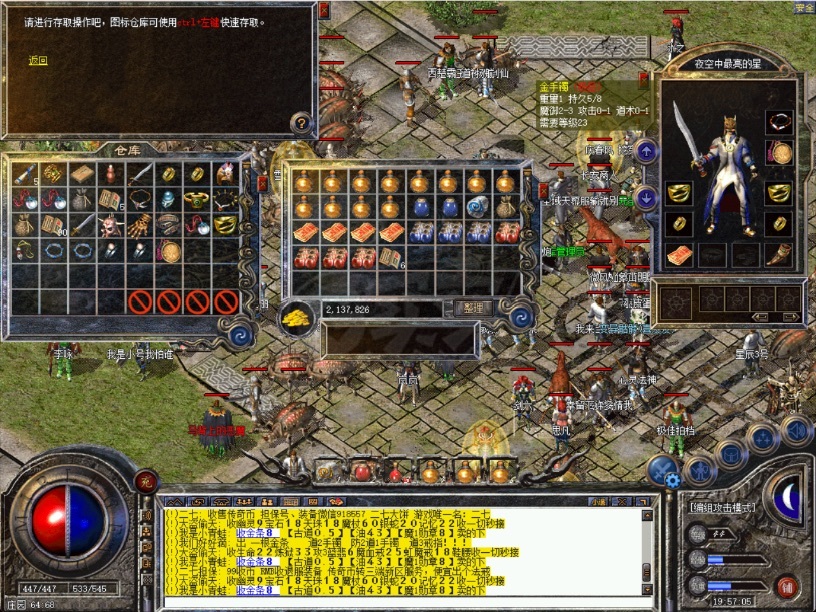The height and width of the screenshot is (612, 816).
Task: Select the gold ingot icon in bag
Action: 296,315
